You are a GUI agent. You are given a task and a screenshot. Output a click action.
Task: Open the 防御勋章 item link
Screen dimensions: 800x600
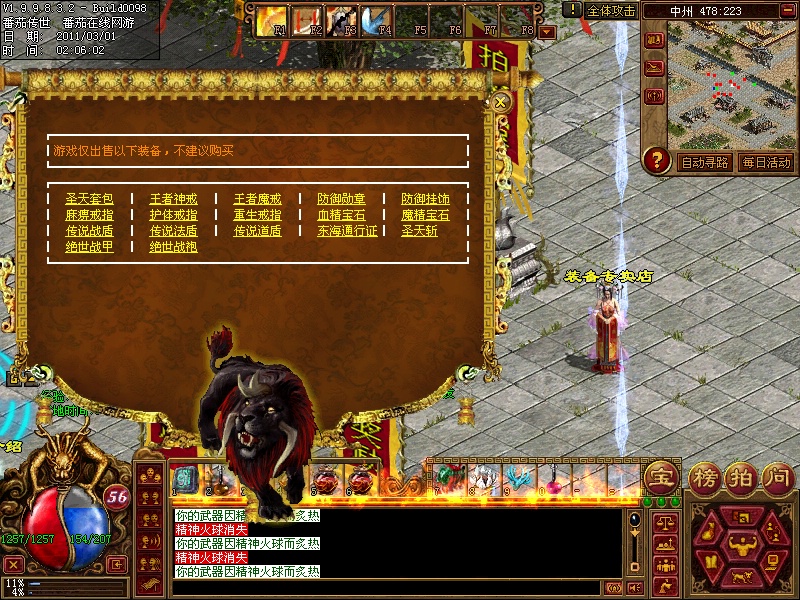coord(342,199)
